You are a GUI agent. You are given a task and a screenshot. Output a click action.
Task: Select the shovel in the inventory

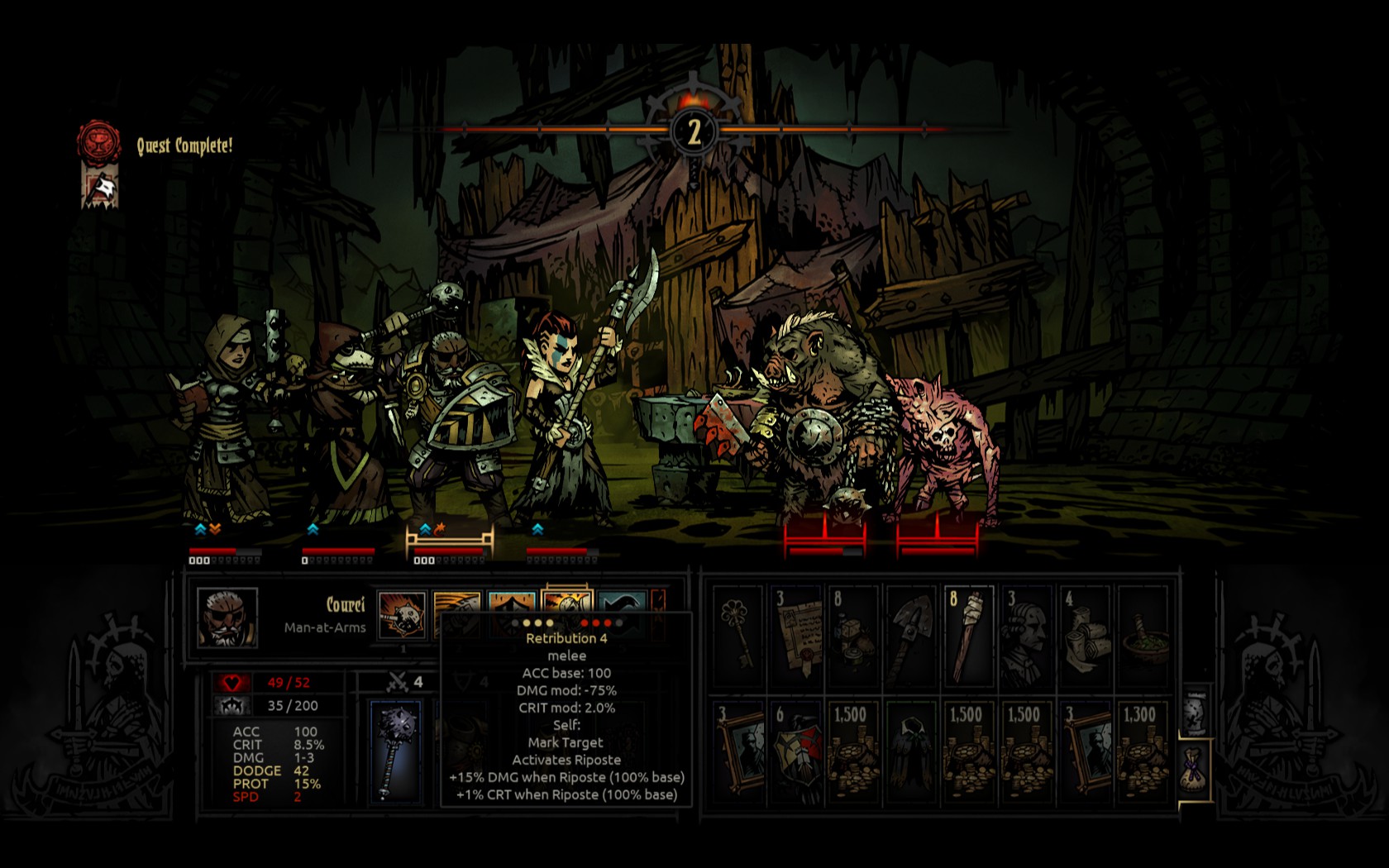tap(912, 635)
